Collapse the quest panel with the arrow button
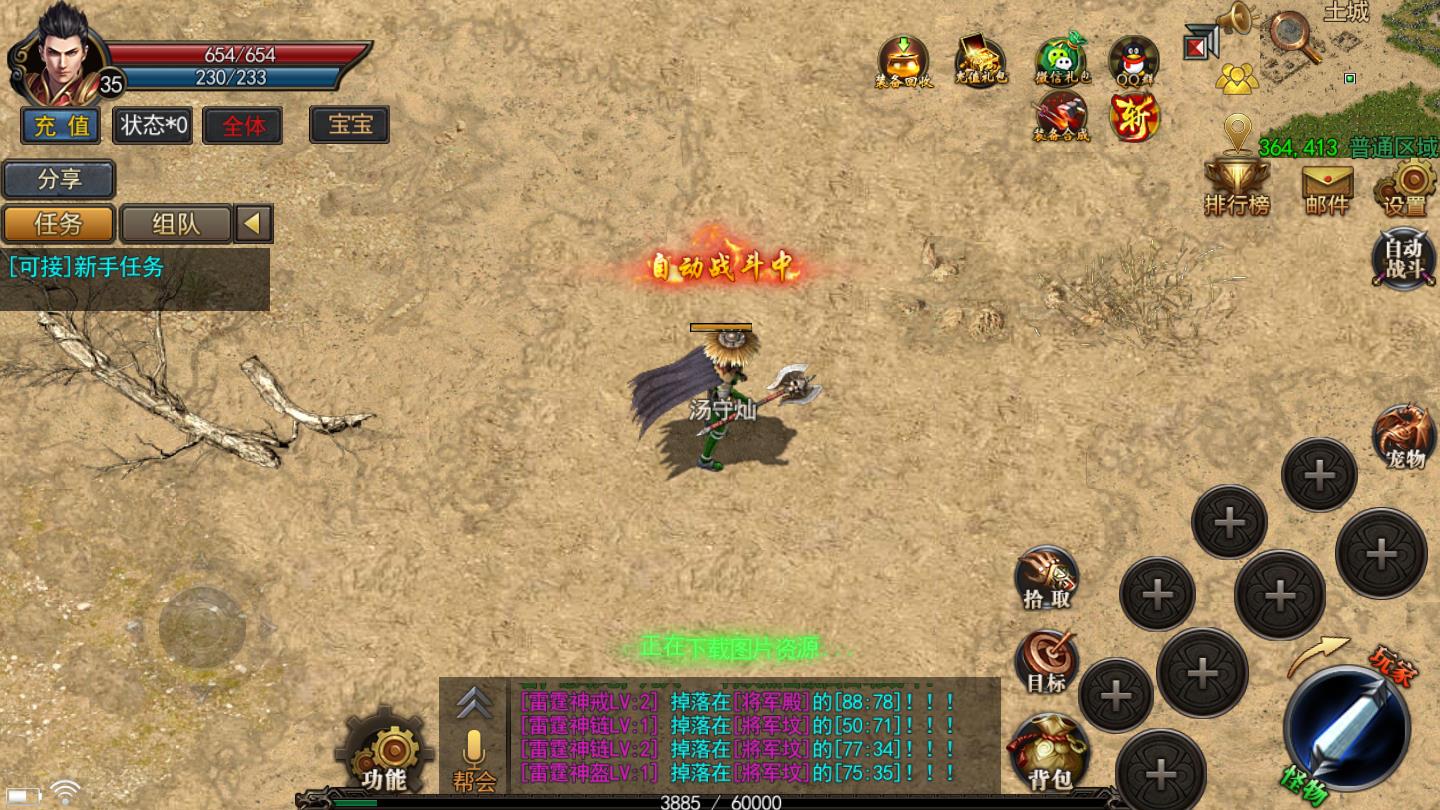This screenshot has width=1440, height=810. tap(254, 224)
